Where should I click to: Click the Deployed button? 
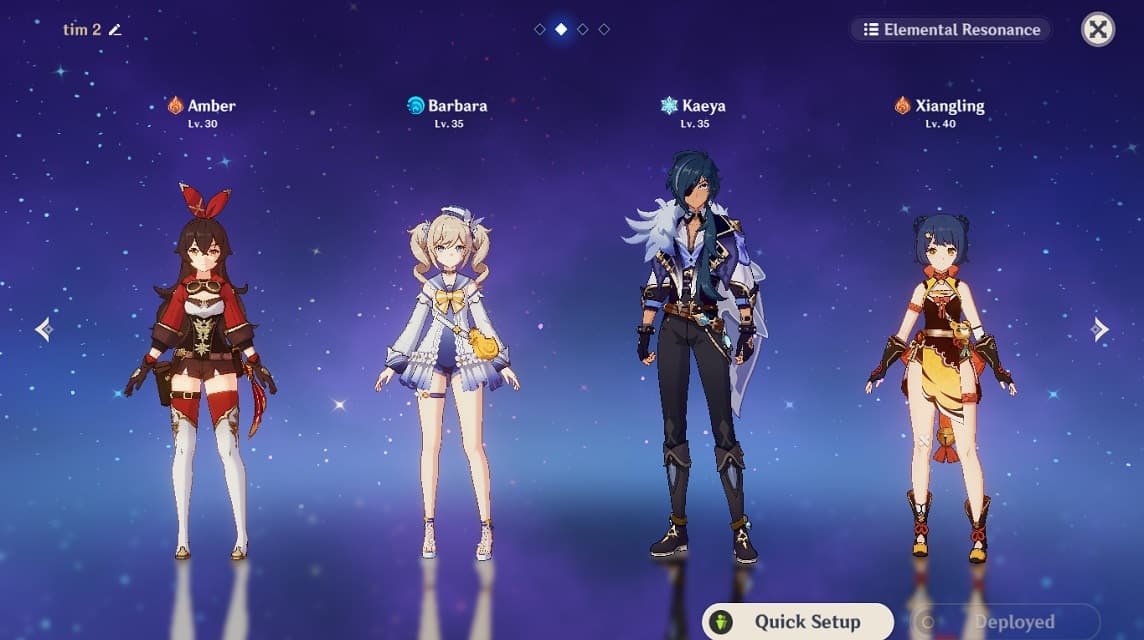(x=1004, y=621)
